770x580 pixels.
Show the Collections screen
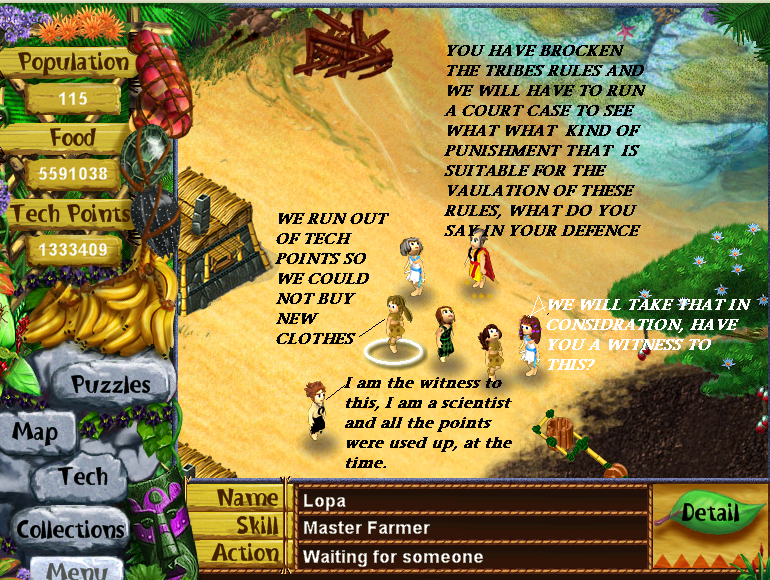coord(71,529)
